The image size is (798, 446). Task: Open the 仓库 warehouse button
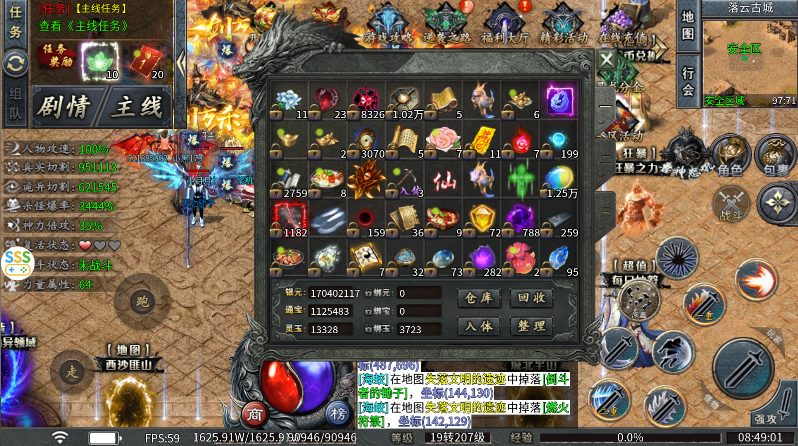[477, 298]
